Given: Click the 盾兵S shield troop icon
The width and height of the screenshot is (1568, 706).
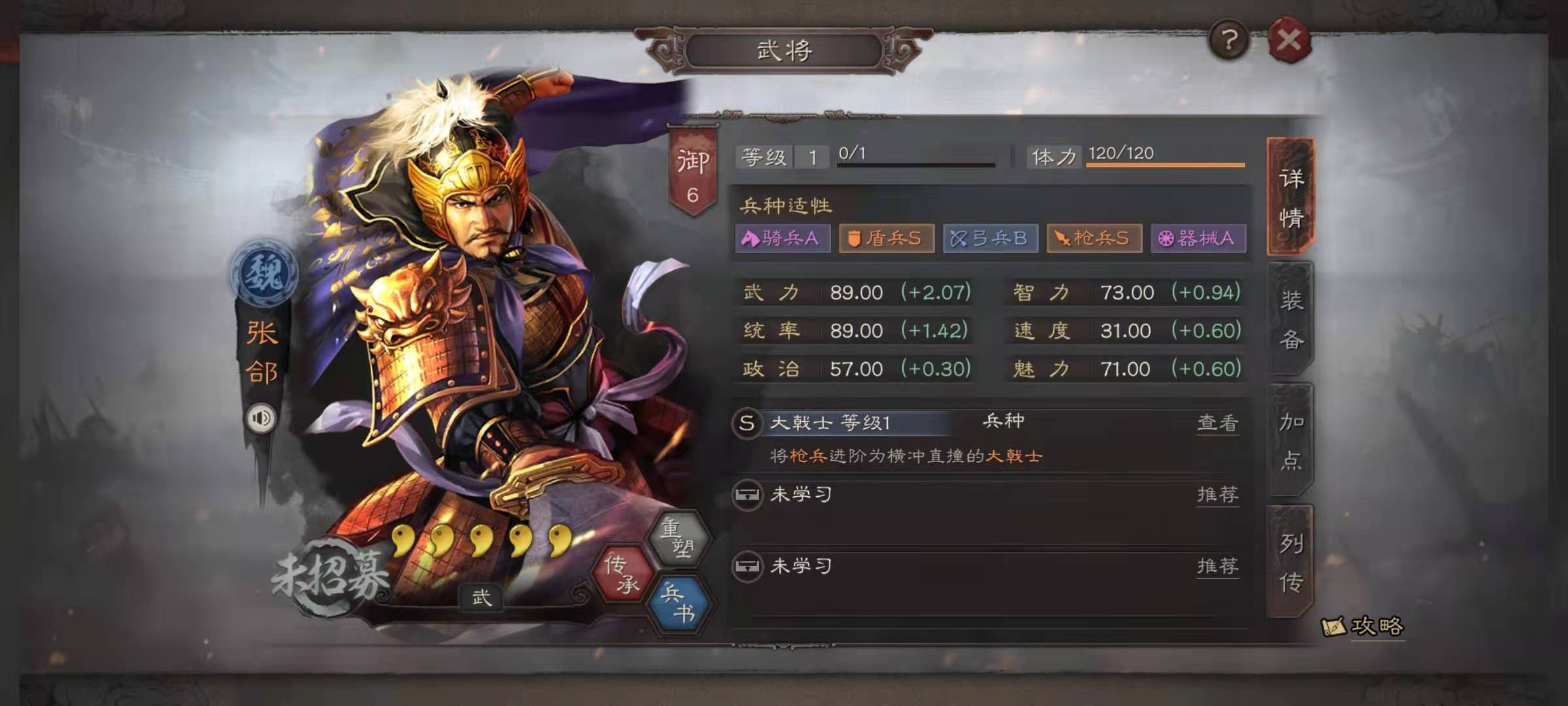Looking at the screenshot, I should tap(886, 239).
